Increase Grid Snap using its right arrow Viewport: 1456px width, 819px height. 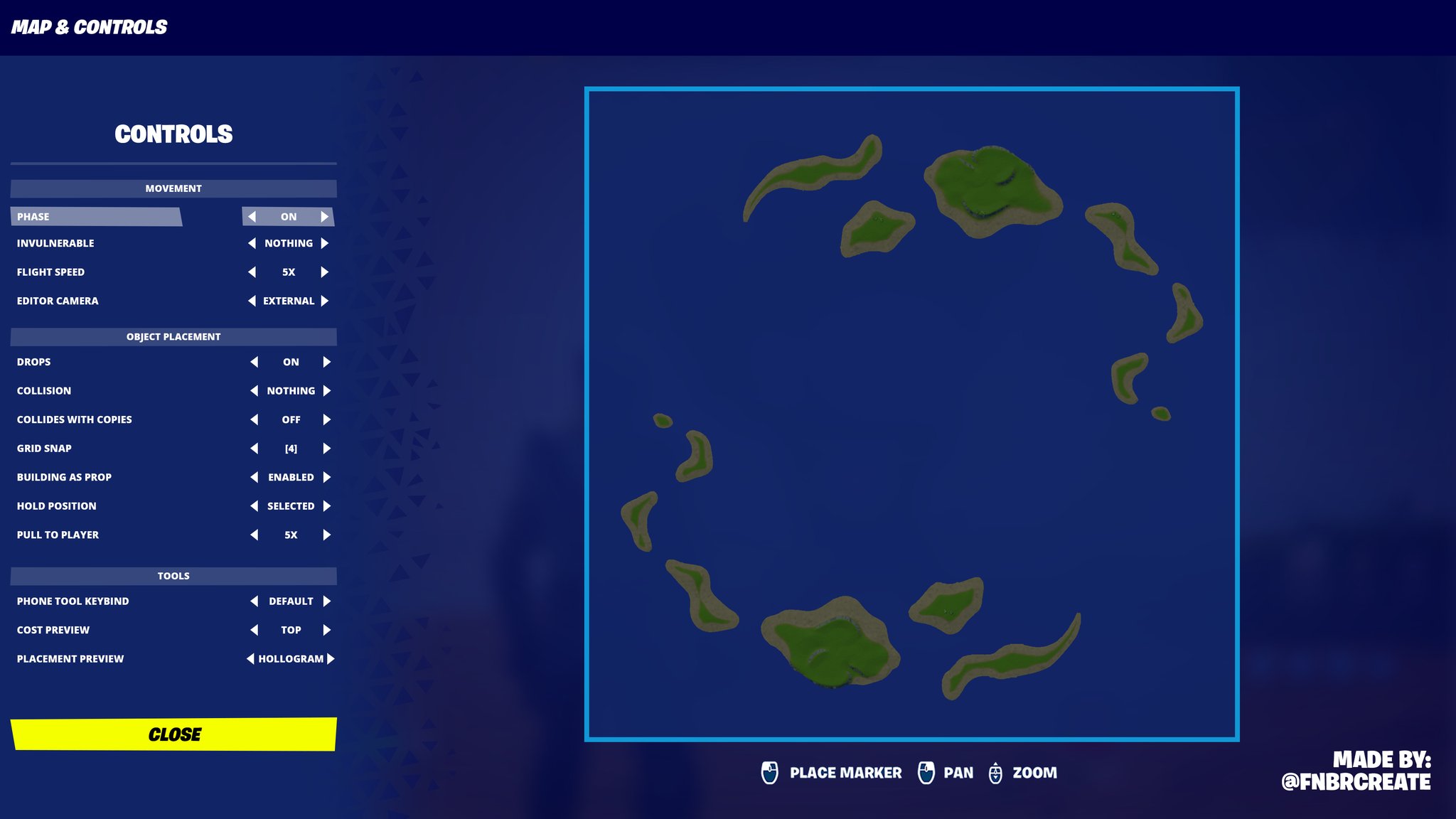(326, 448)
